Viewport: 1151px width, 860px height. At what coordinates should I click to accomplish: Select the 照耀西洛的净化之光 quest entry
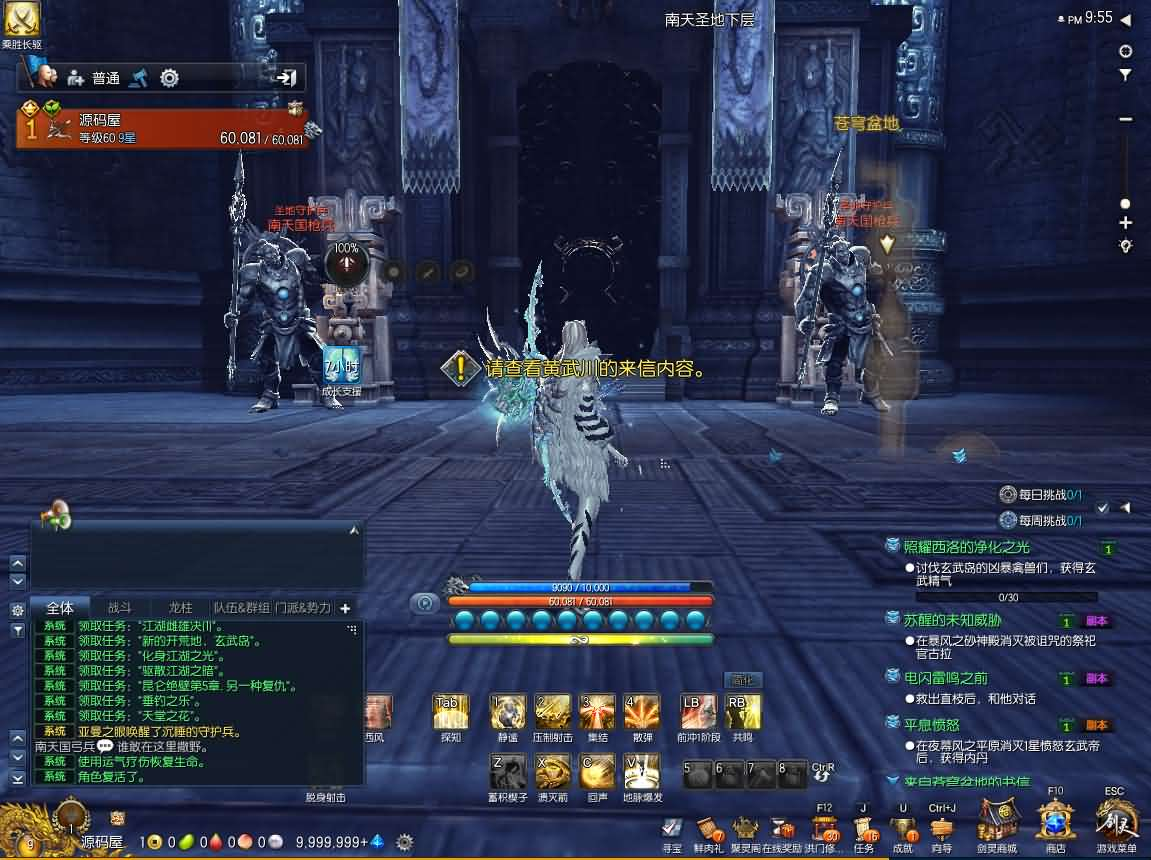coord(966,547)
